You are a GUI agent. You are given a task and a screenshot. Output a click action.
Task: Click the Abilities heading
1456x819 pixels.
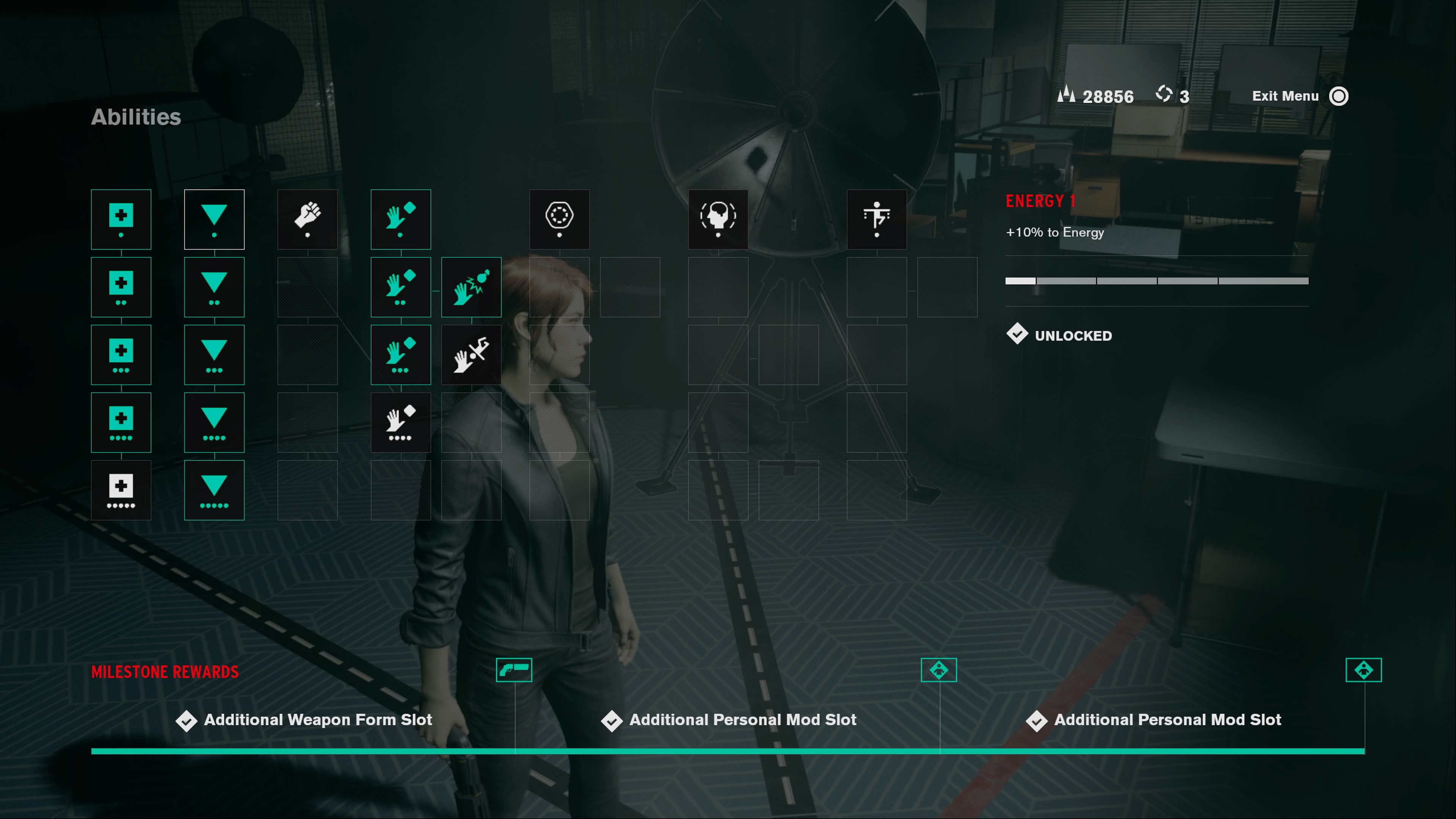coord(136,118)
